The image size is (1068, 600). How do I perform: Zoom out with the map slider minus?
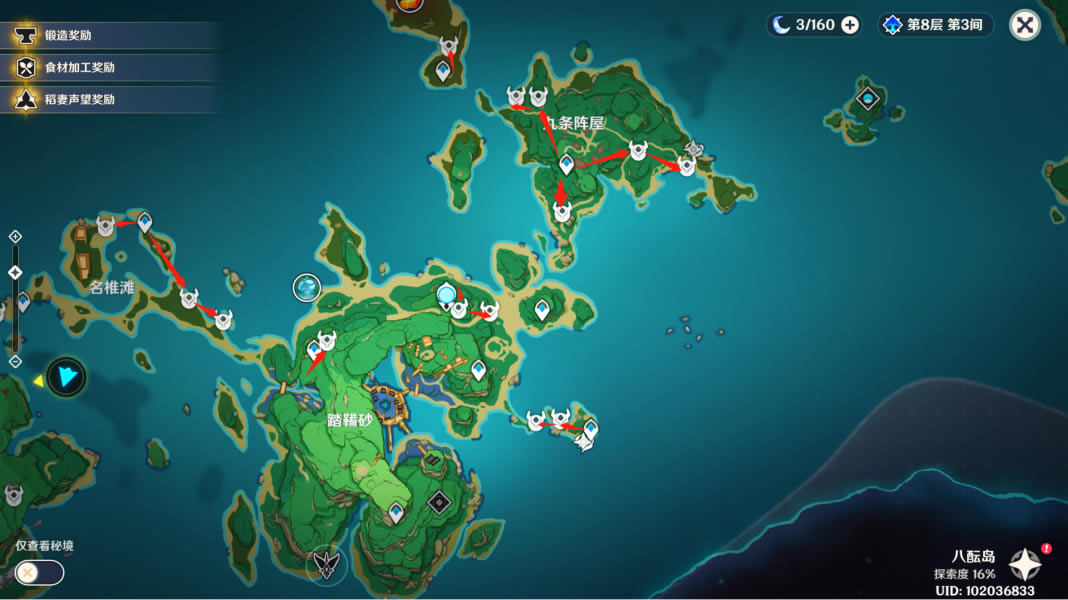click(15, 361)
